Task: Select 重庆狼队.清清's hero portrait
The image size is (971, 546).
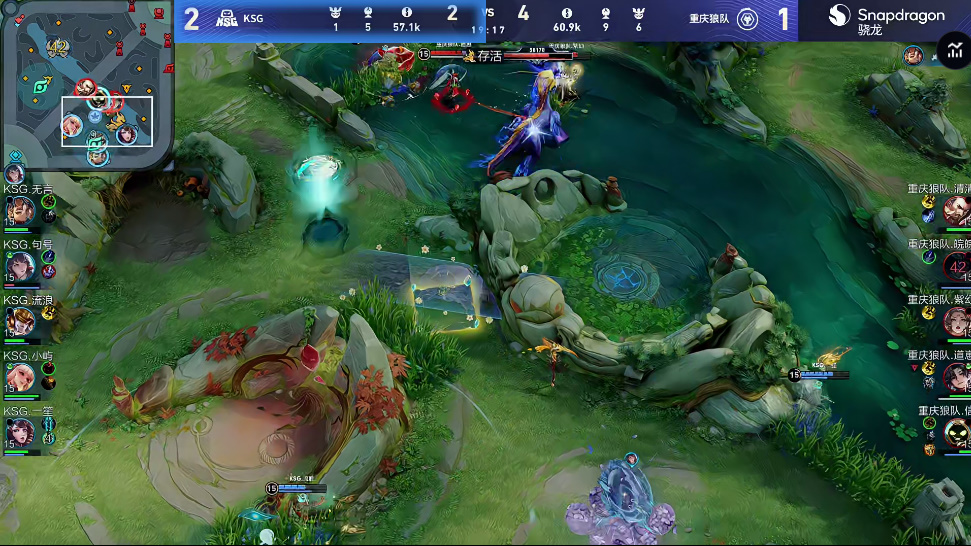Action: (956, 210)
